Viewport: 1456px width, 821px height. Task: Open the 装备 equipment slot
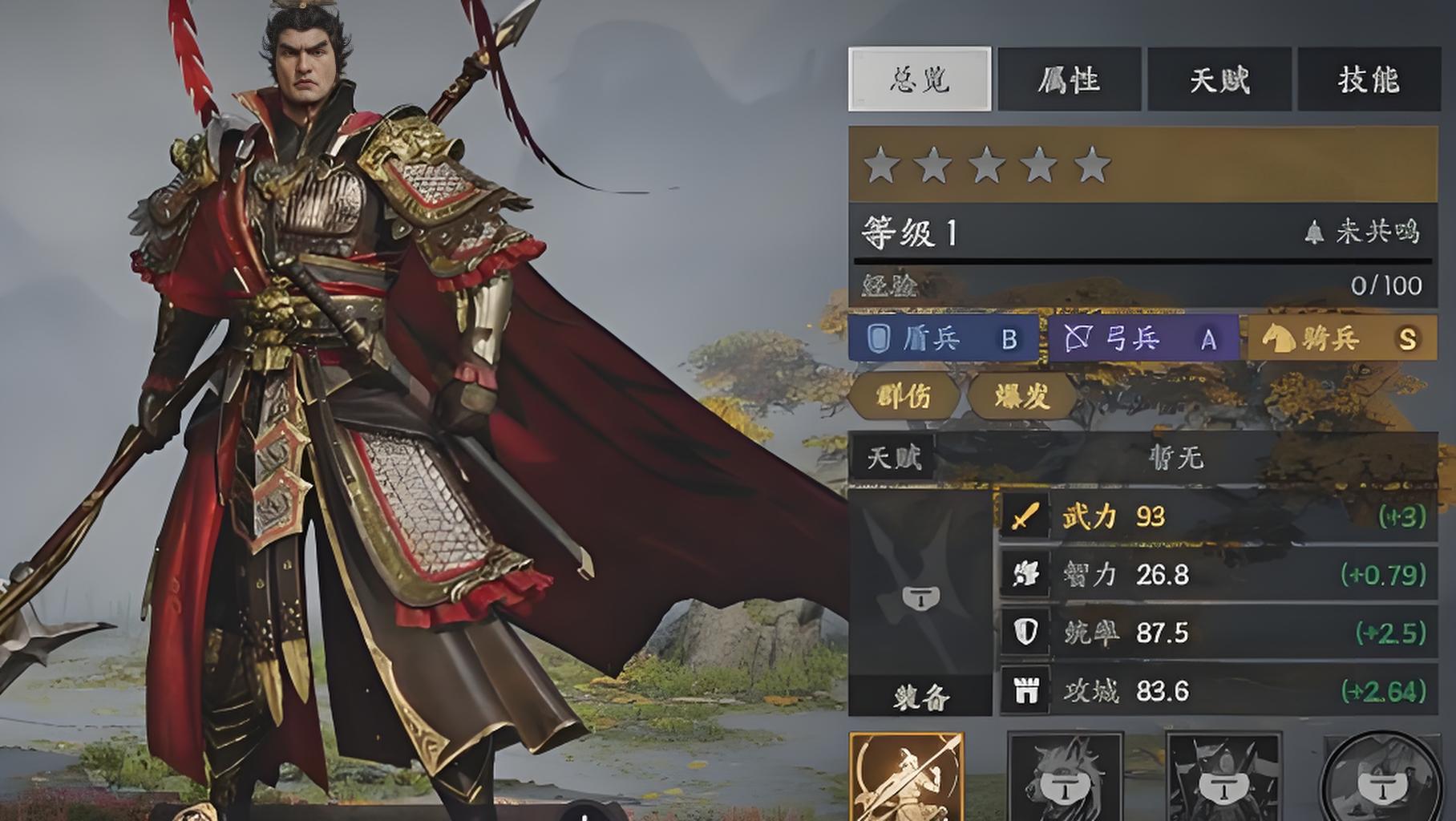click(920, 603)
